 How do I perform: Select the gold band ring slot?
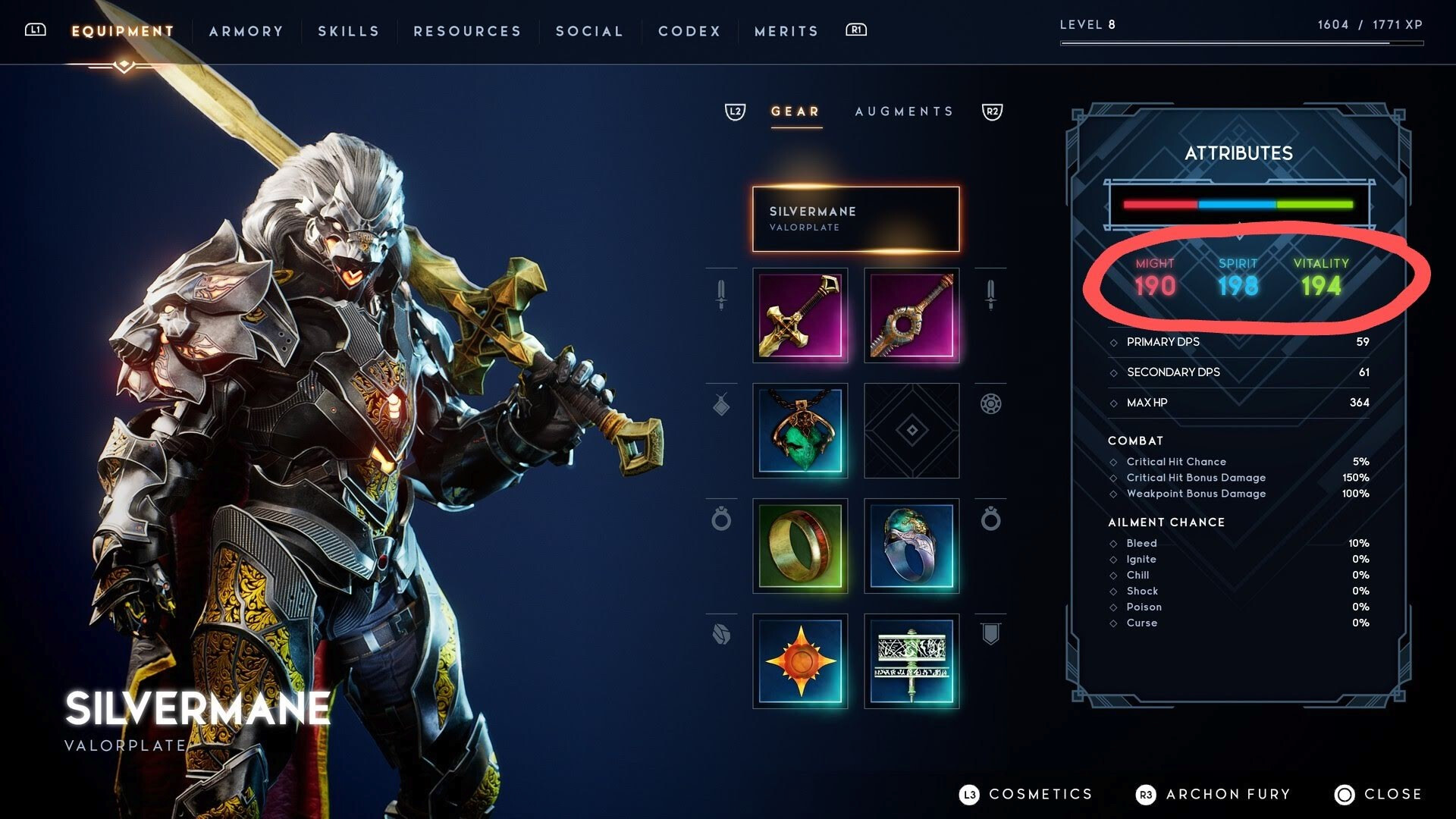[x=800, y=546]
